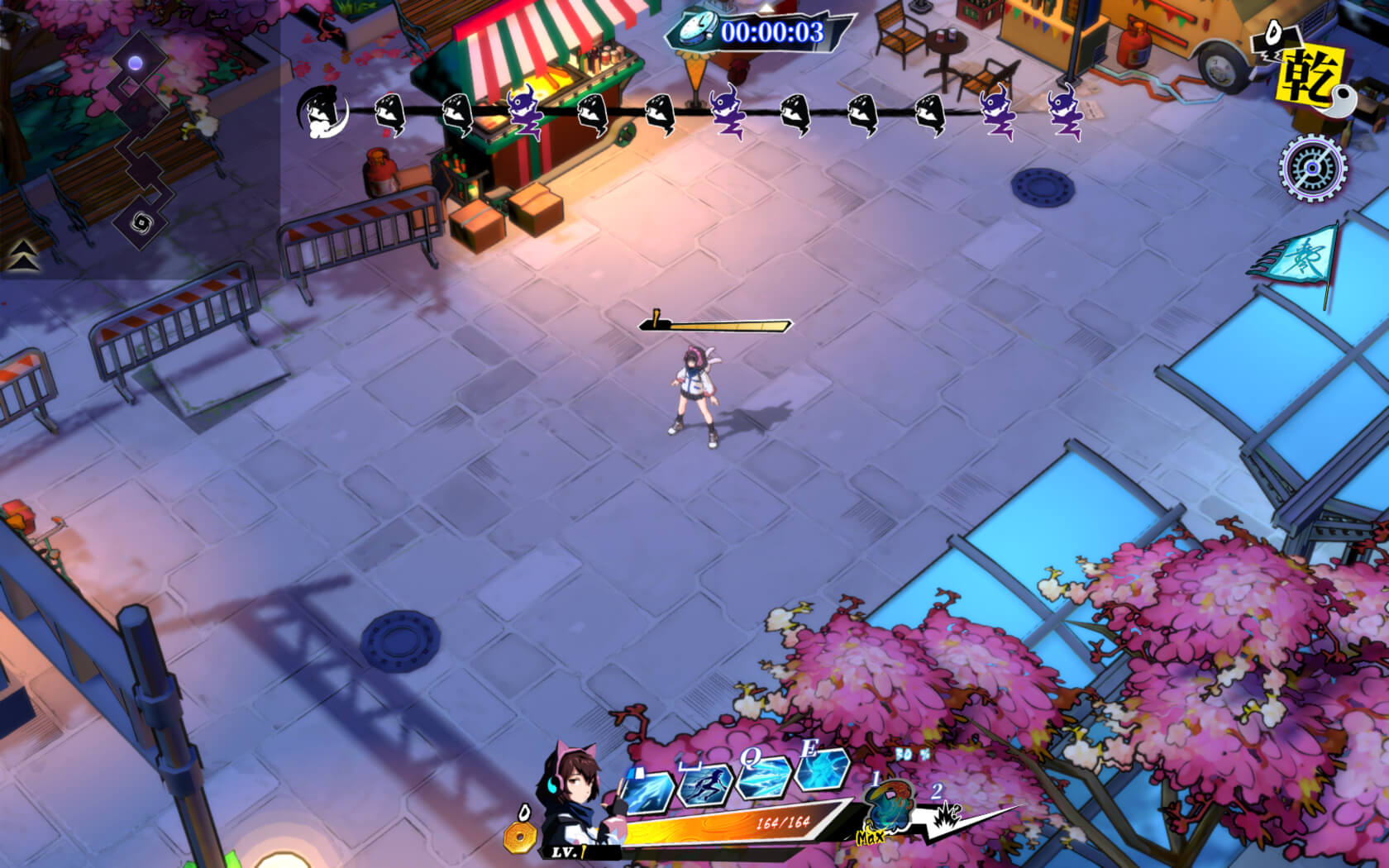
Task: Activate the basic lightning slash skill
Action: pyautogui.click(x=647, y=789)
